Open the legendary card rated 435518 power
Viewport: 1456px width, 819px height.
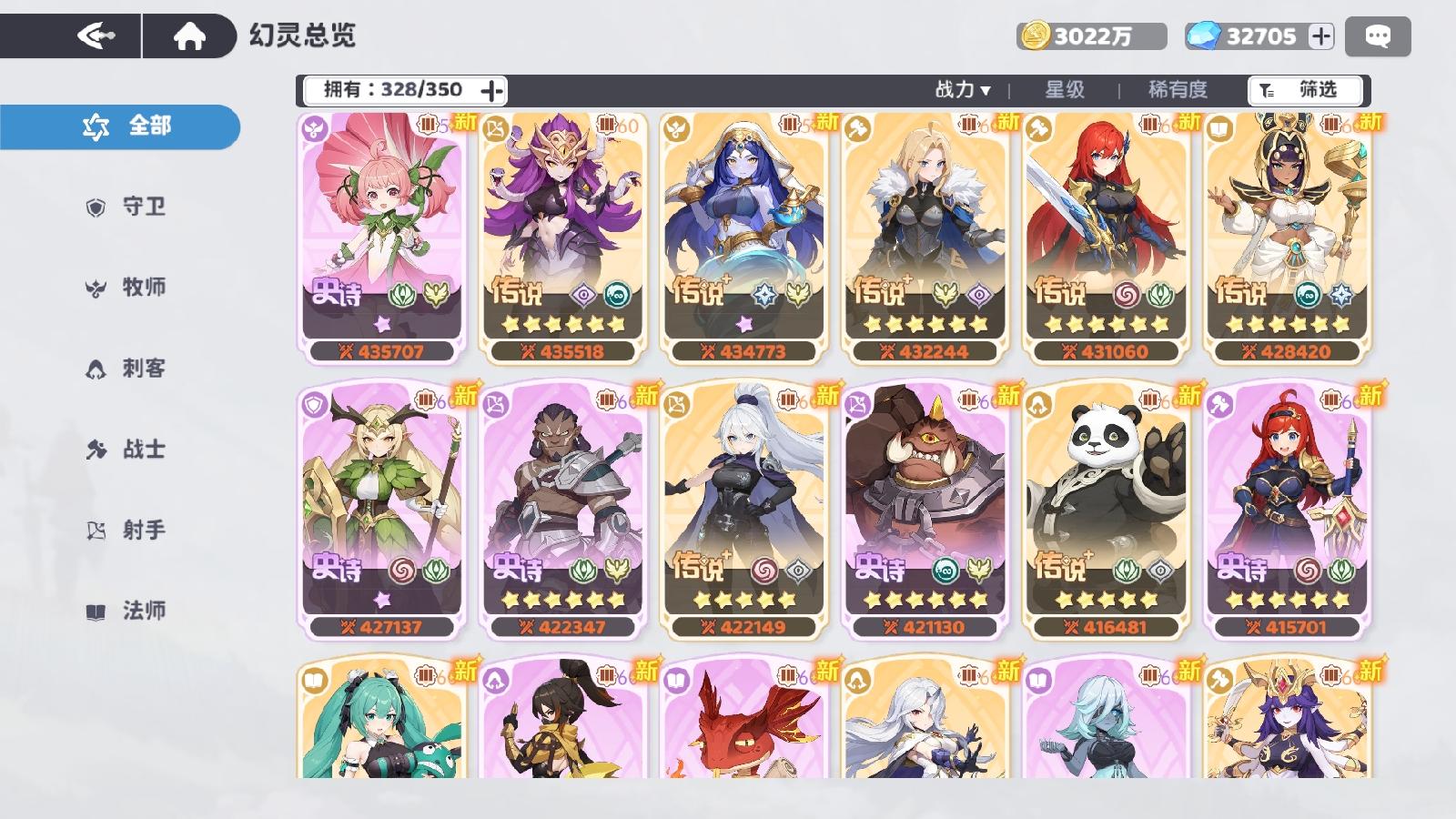(565, 237)
